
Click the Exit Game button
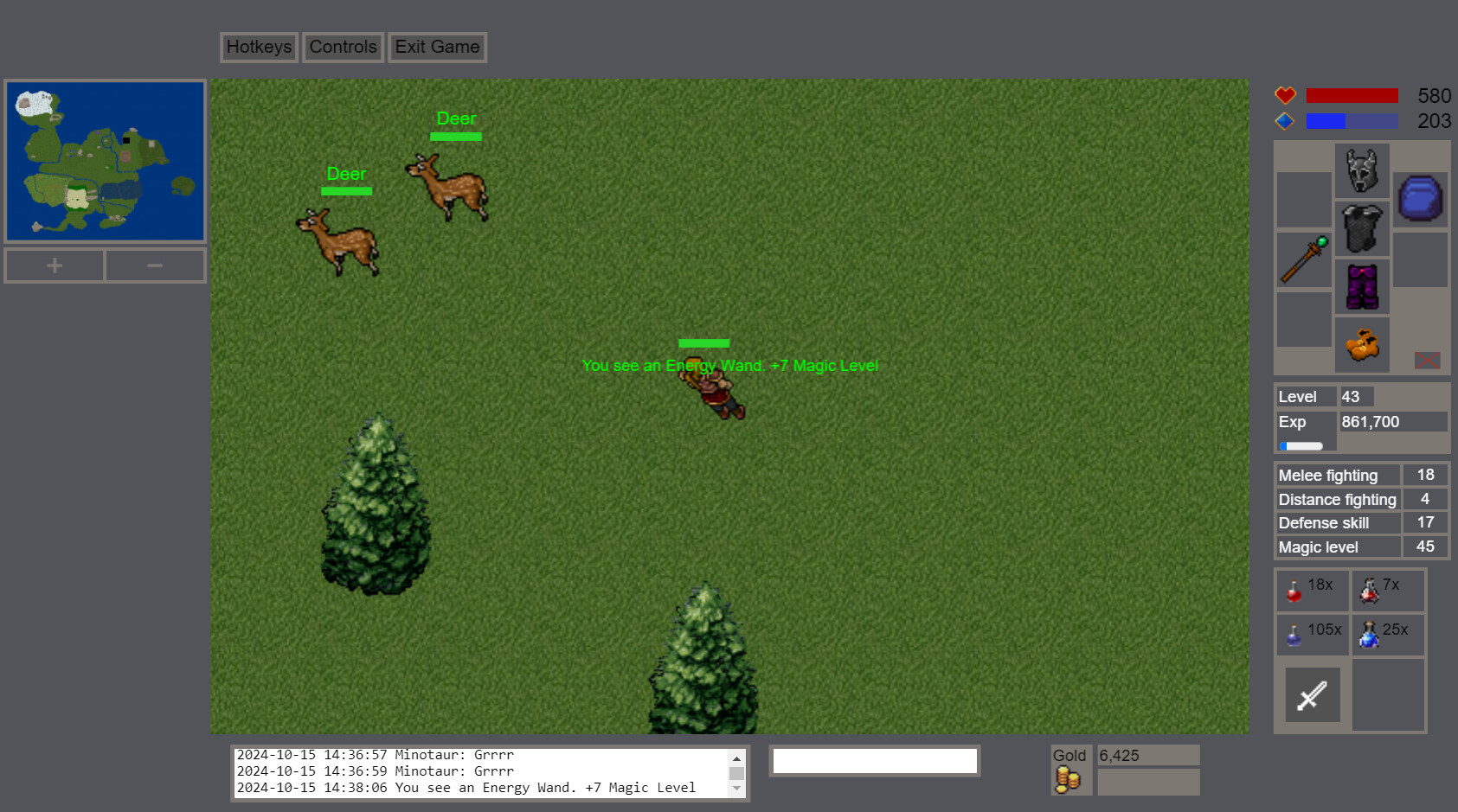coord(437,48)
